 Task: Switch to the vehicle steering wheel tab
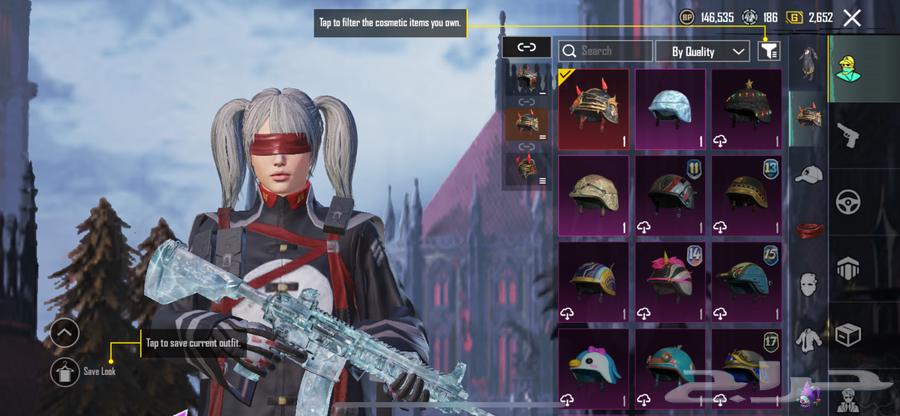[x=848, y=200]
